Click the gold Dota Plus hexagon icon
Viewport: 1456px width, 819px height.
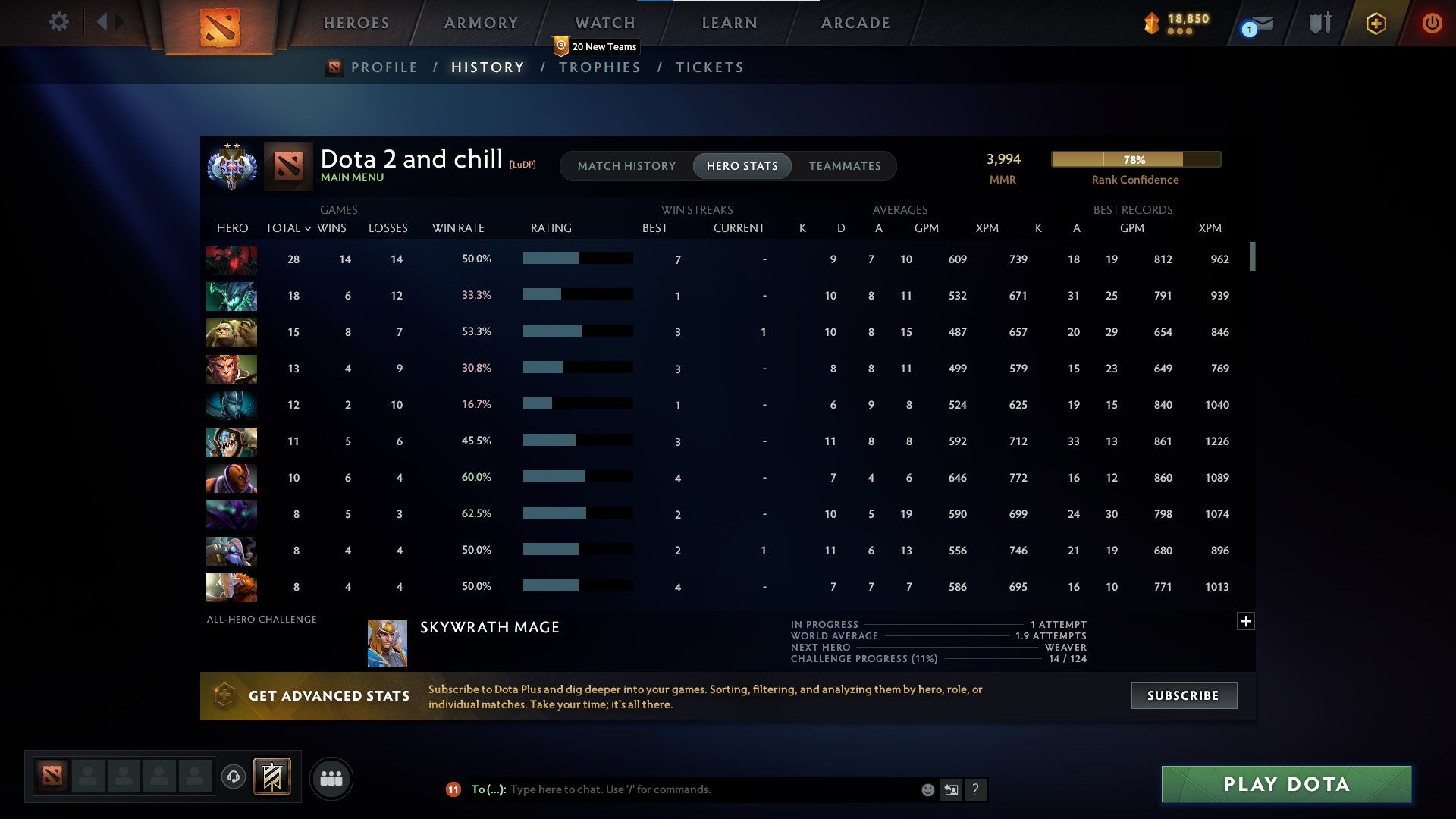(x=1376, y=23)
